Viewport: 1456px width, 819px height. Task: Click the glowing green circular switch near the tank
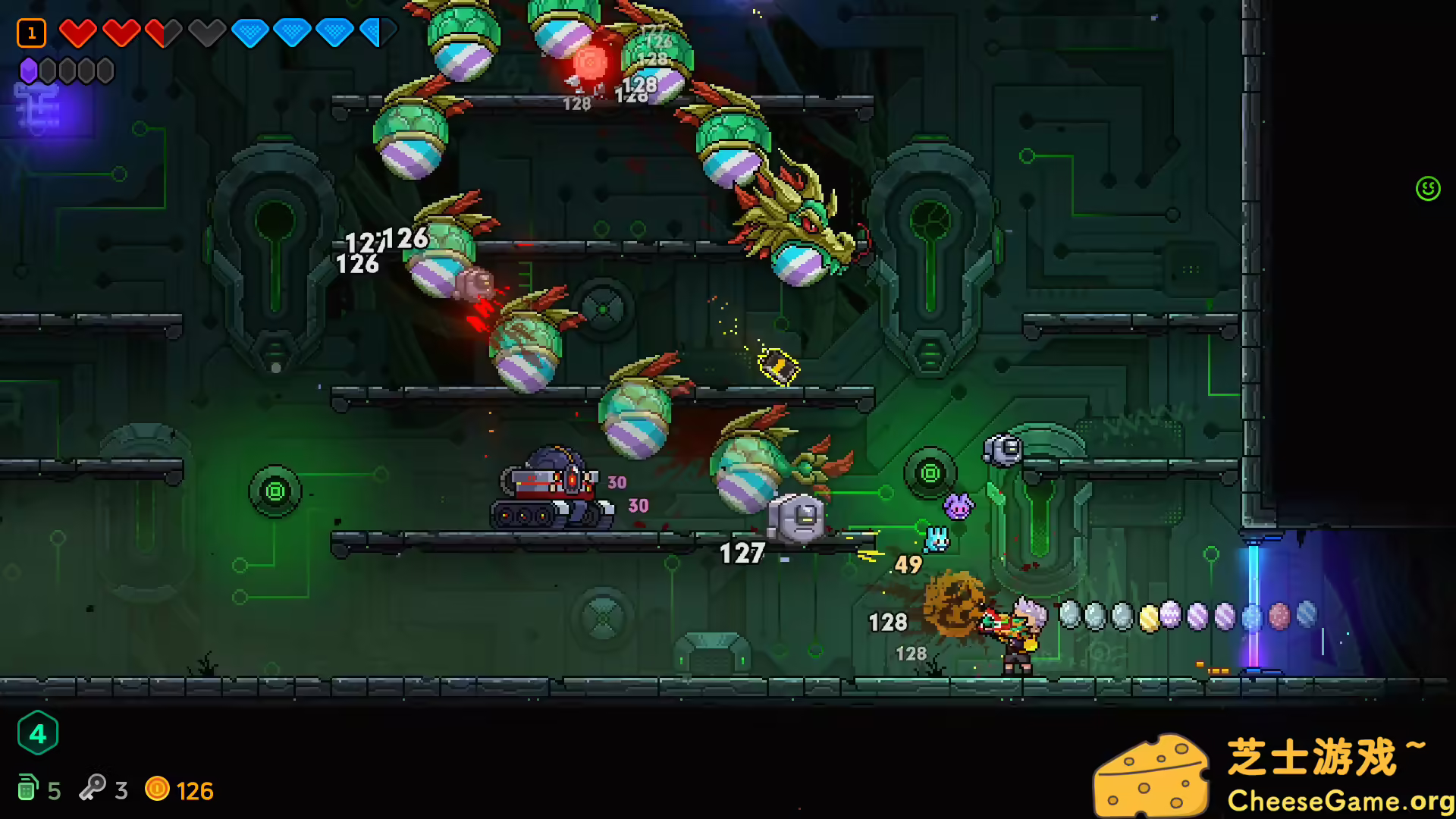275,491
